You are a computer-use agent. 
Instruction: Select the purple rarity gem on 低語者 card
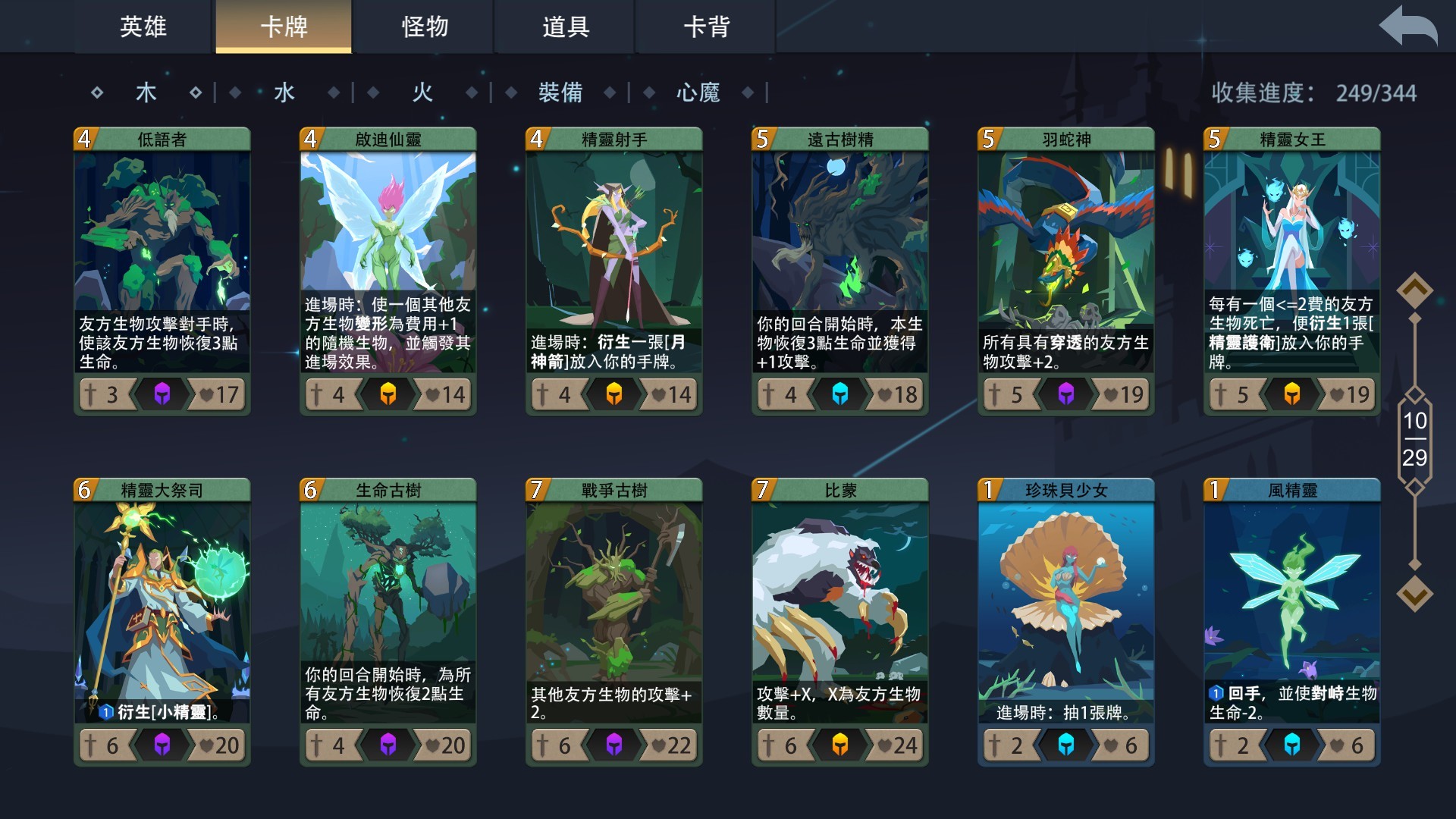tap(162, 394)
